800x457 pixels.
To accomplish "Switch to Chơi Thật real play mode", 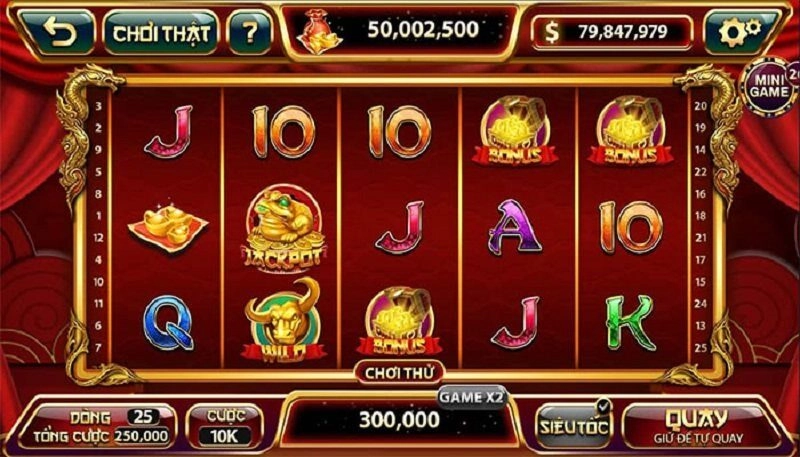I will click(161, 33).
